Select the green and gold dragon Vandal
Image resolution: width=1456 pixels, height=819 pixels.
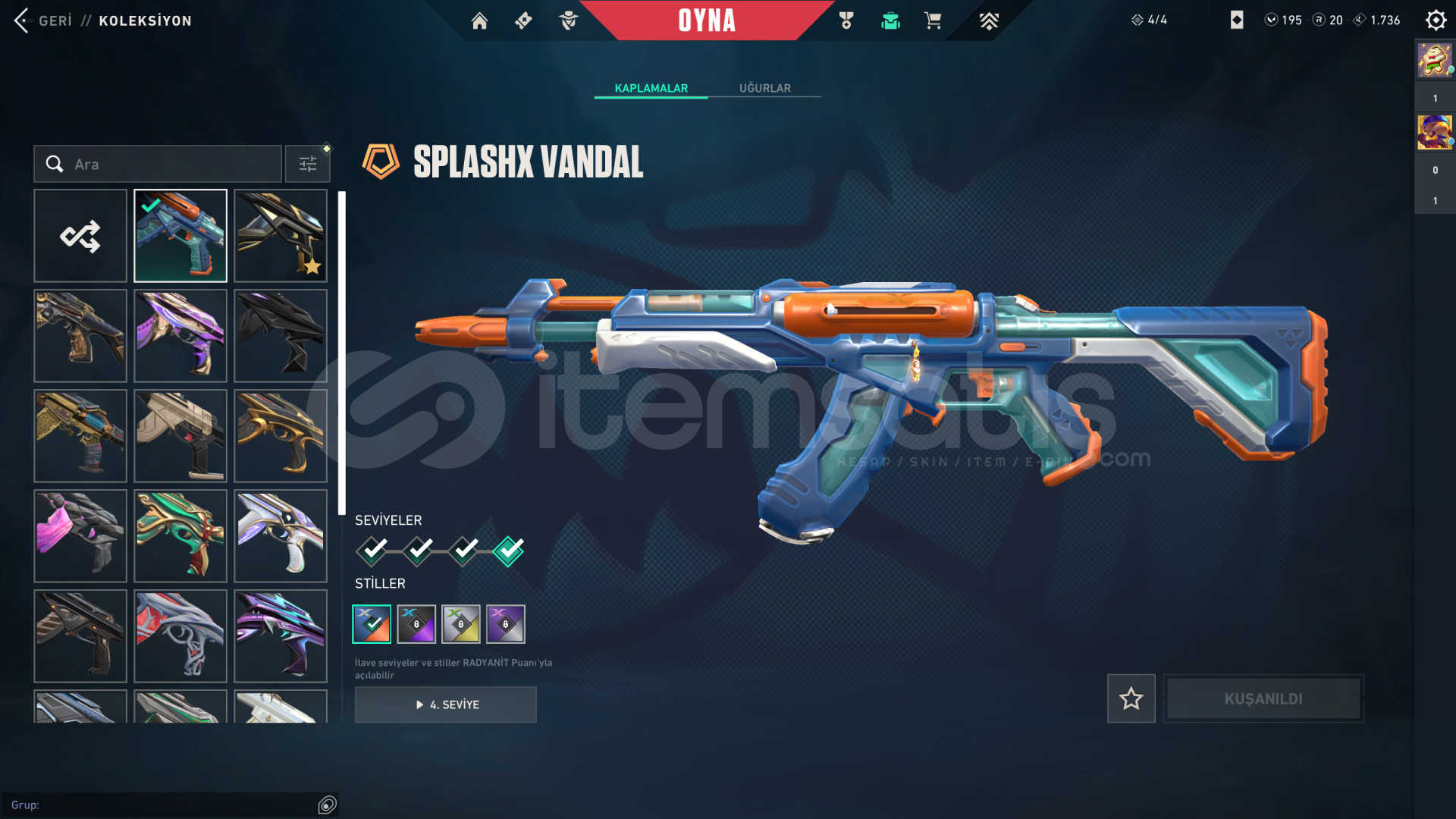point(180,536)
